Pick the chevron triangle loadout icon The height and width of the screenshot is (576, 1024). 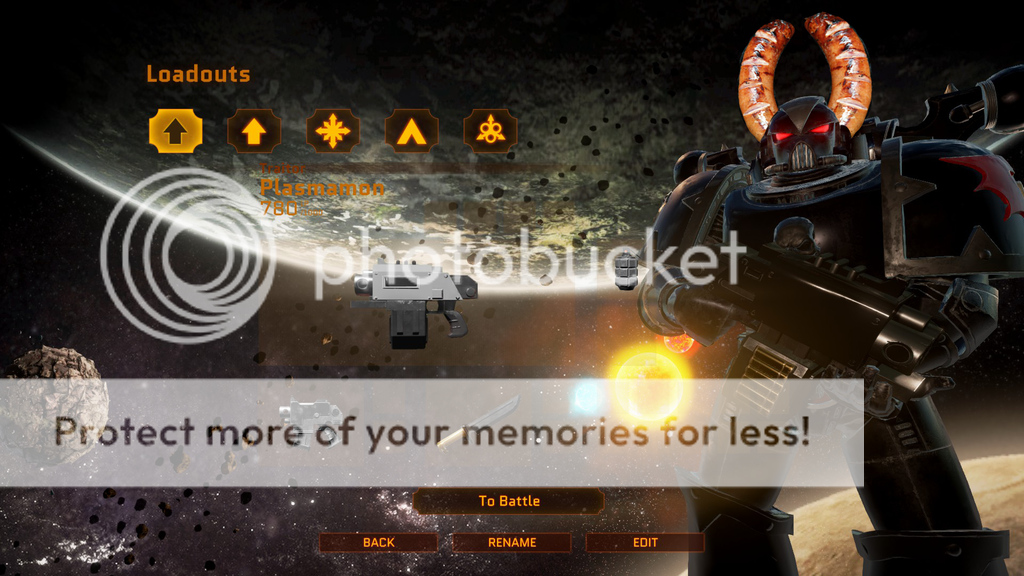[411, 131]
